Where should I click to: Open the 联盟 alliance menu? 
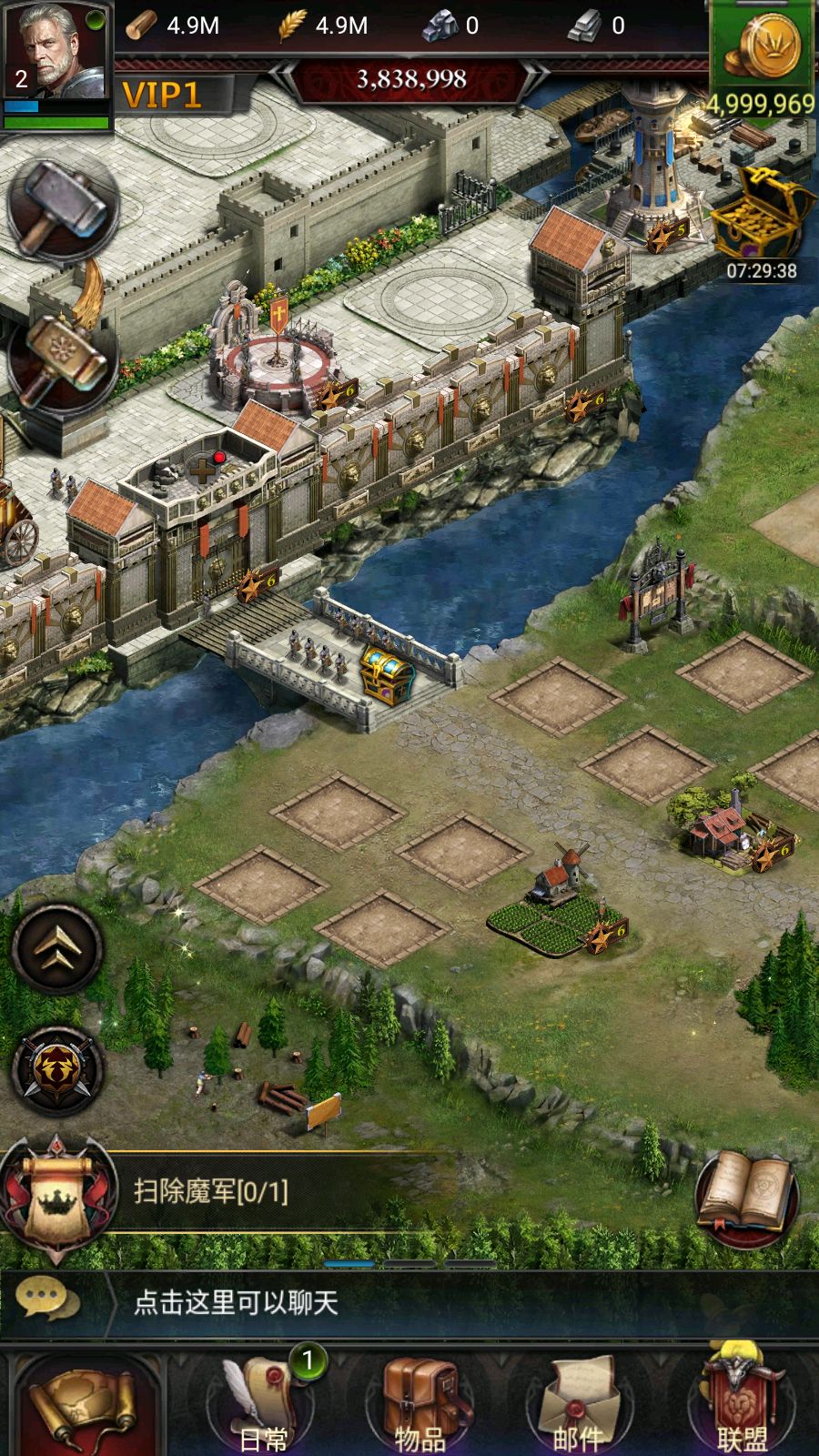(743, 1406)
